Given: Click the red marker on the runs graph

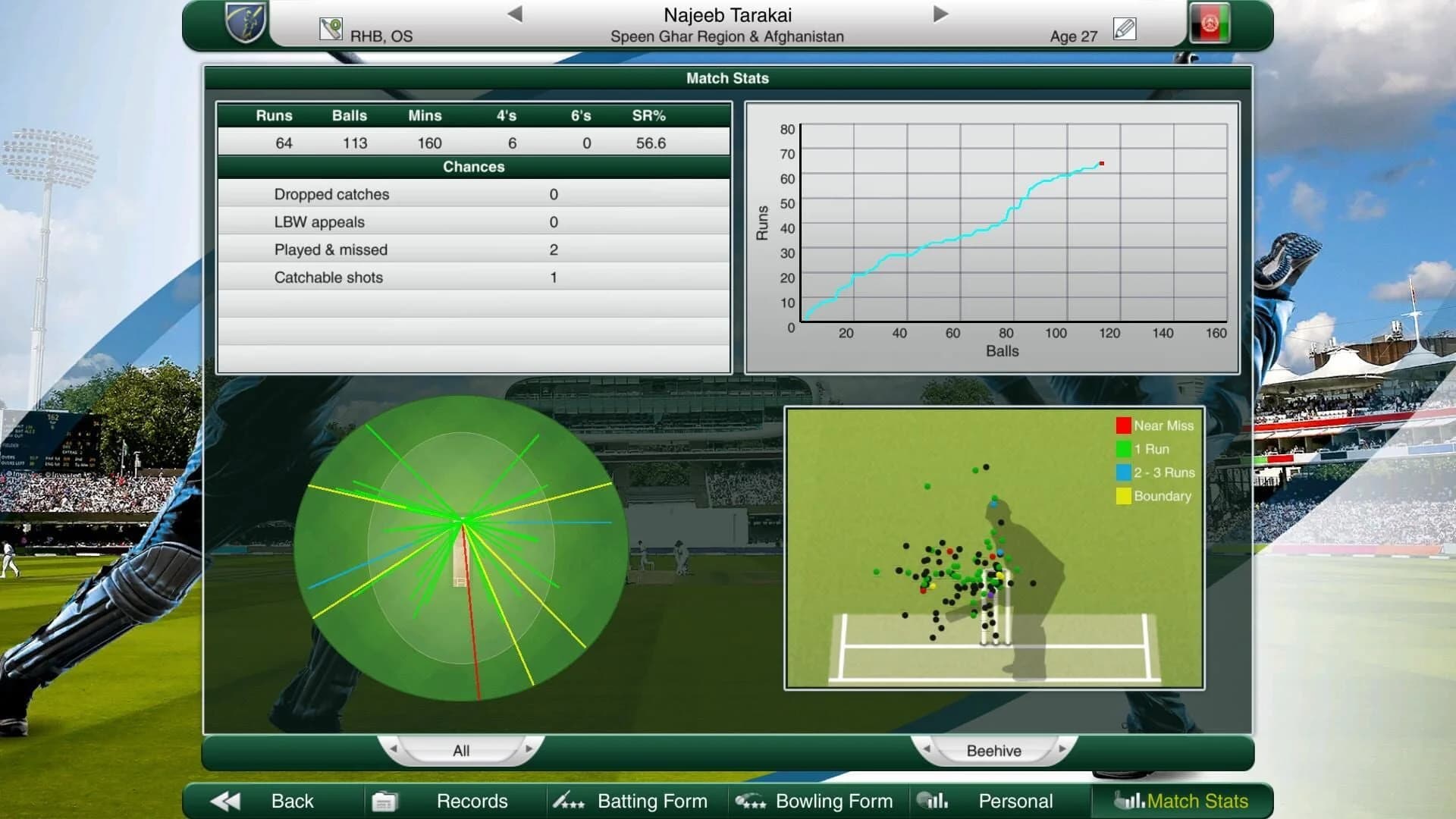Looking at the screenshot, I should click(x=1101, y=162).
